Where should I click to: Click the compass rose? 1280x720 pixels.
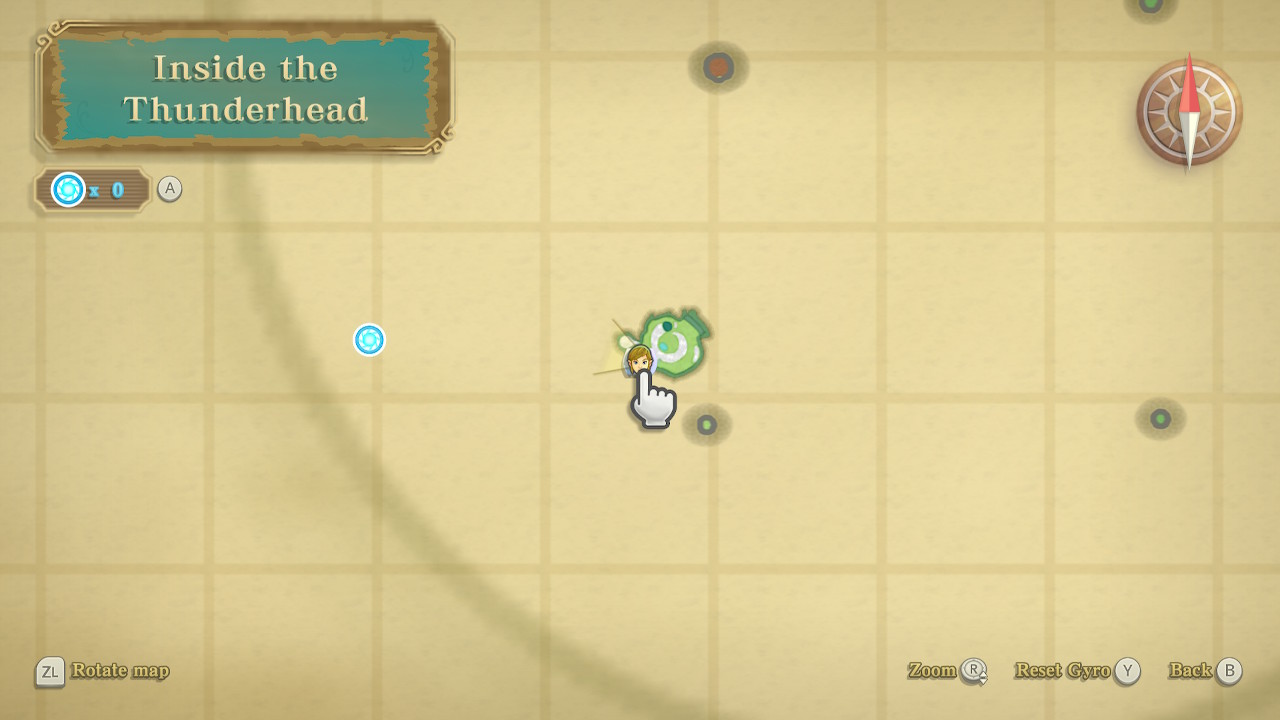tap(1189, 112)
